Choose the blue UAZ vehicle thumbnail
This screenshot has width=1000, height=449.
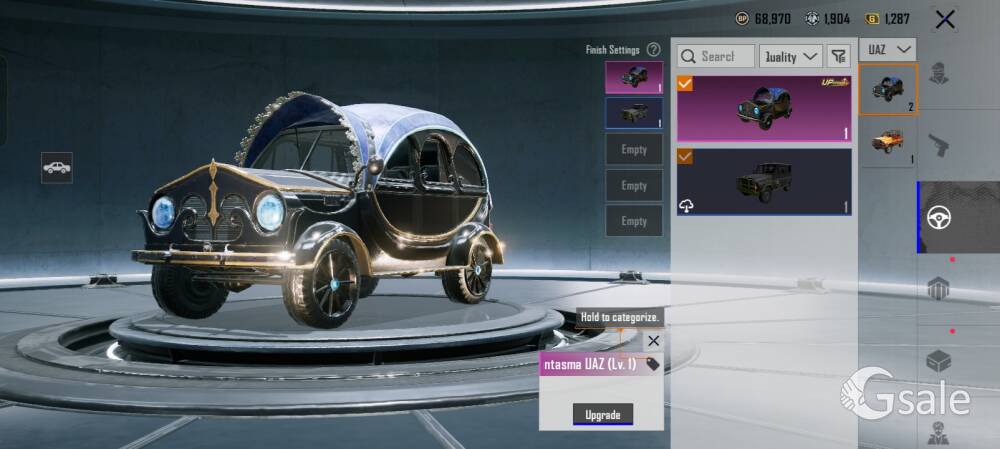tap(888, 88)
